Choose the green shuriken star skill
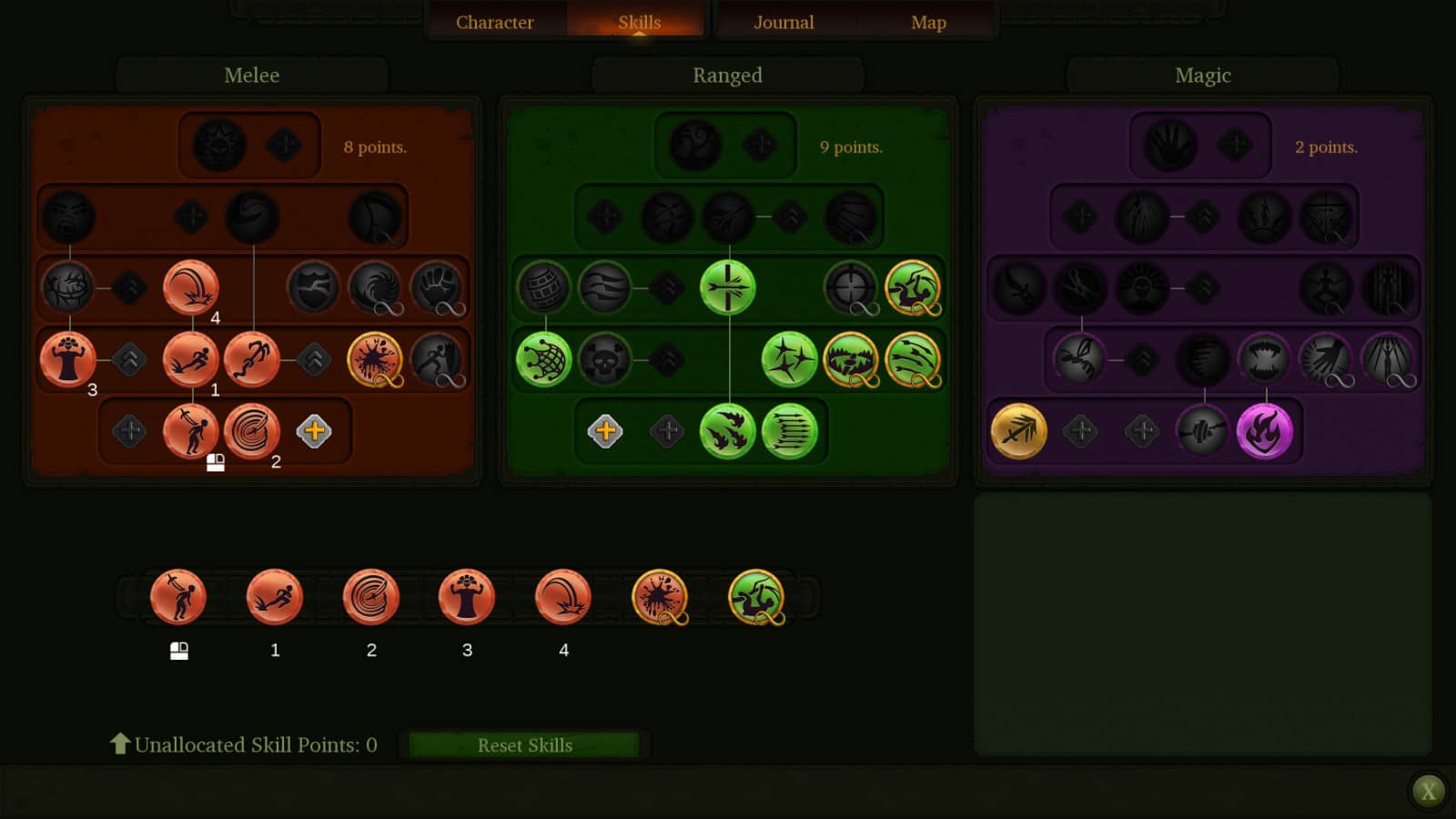 point(789,359)
